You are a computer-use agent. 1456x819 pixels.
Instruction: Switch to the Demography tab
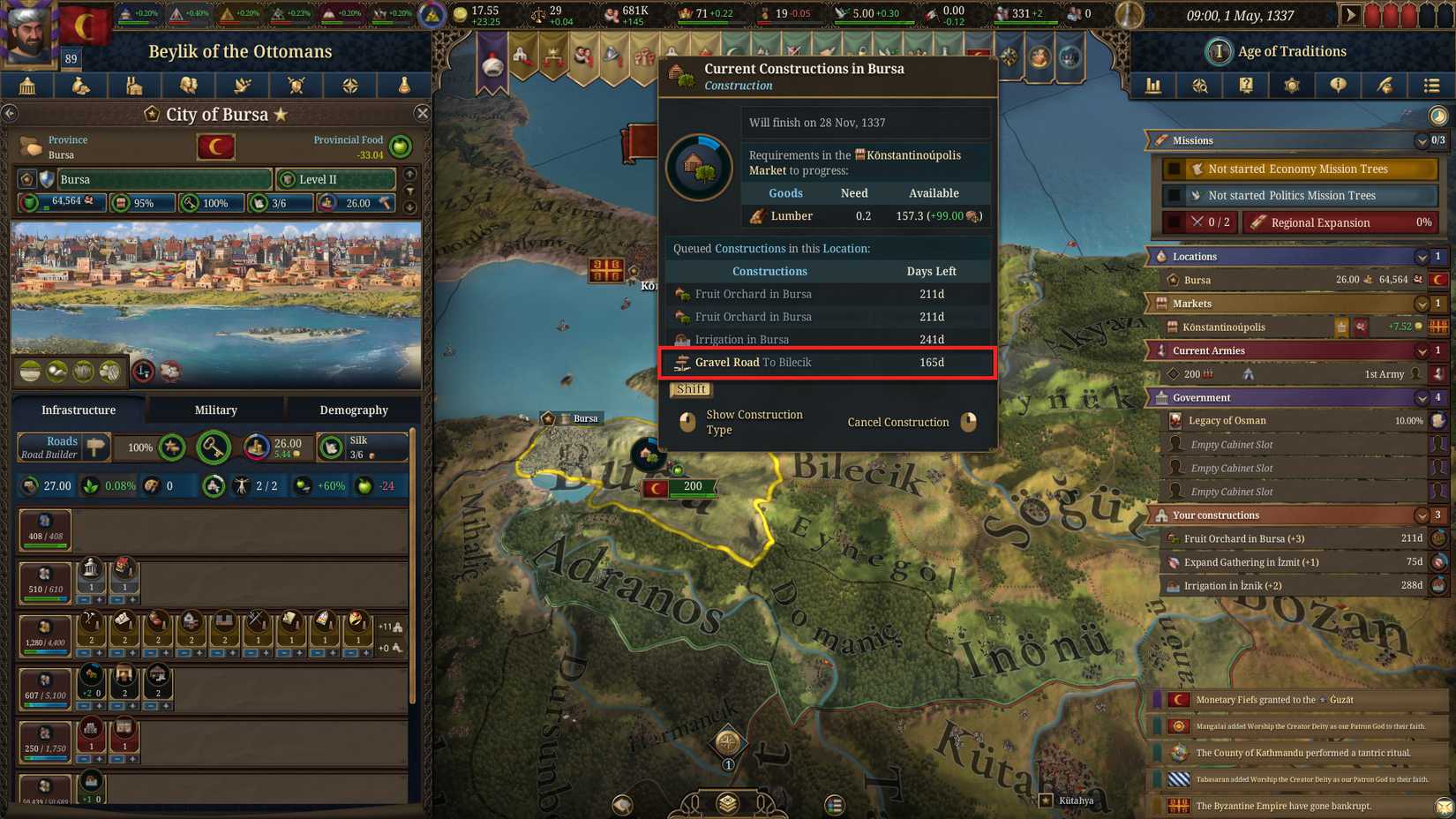(x=353, y=409)
